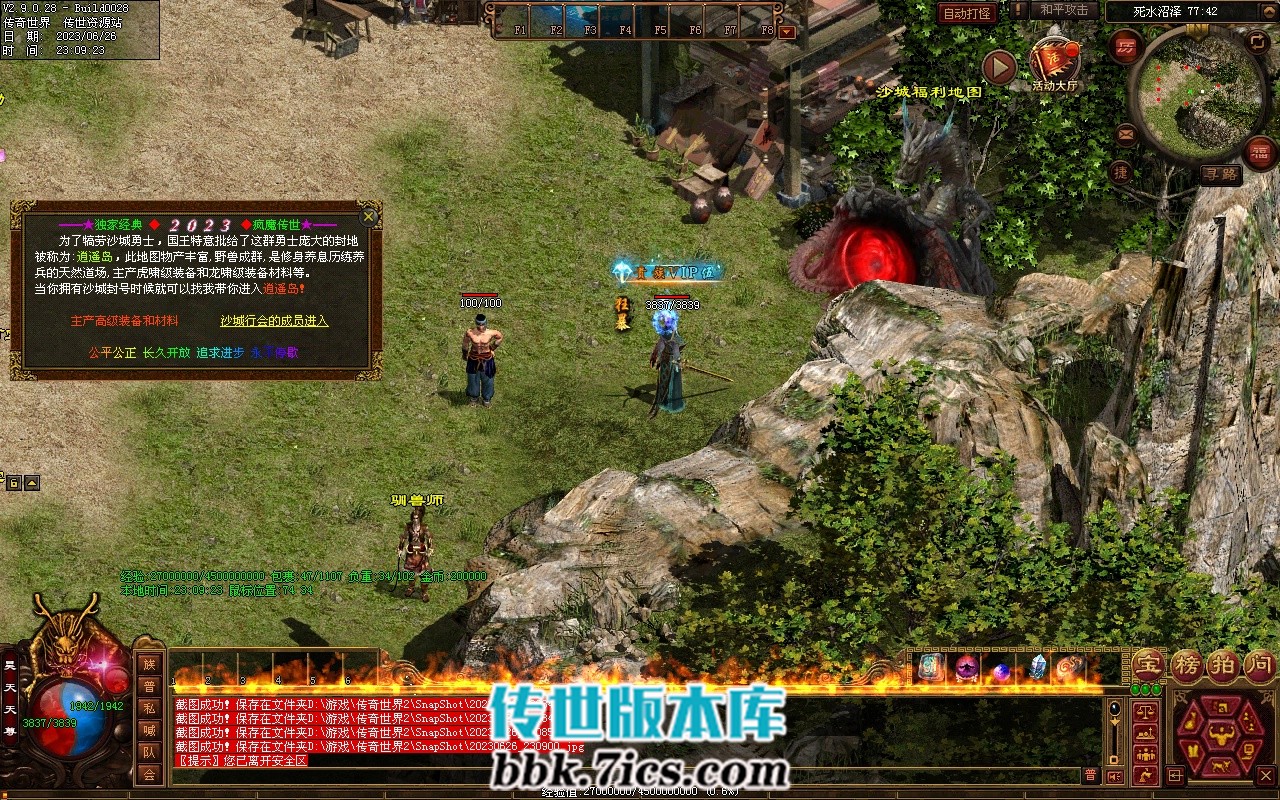The height and width of the screenshot is (800, 1280).
Task: Switch the 和平攻击 attack mode
Action: 1064,10
